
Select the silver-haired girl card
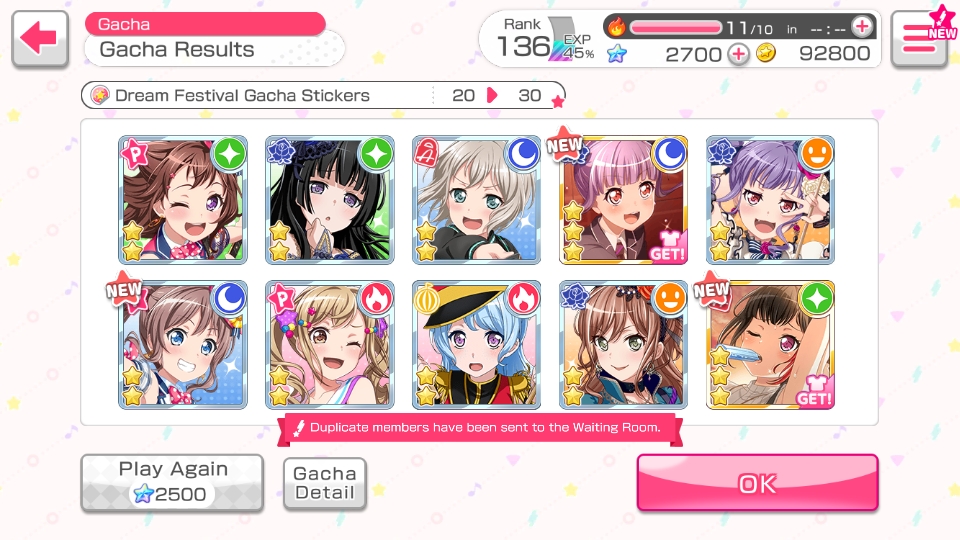(x=477, y=200)
